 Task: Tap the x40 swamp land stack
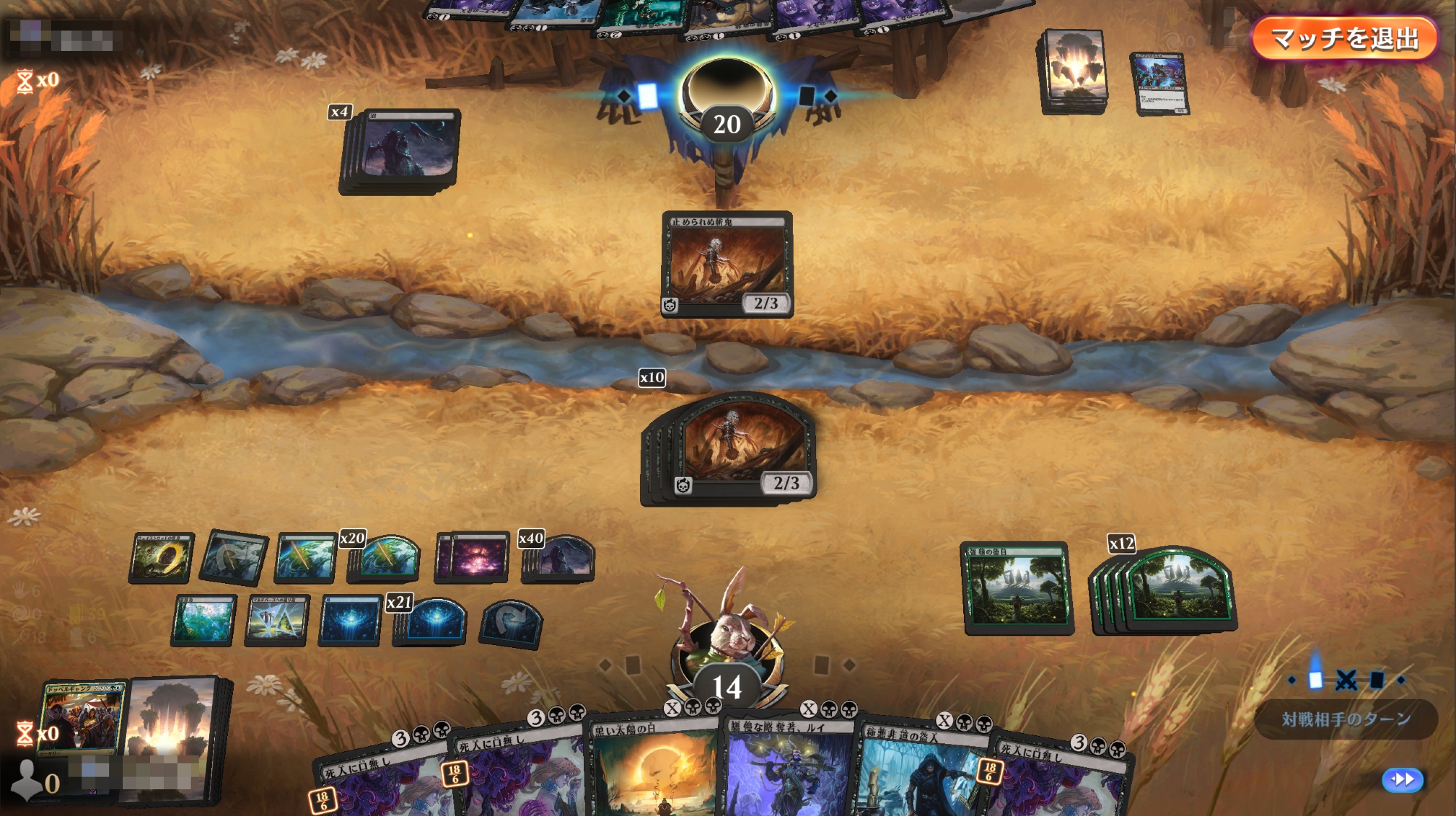(x=562, y=560)
